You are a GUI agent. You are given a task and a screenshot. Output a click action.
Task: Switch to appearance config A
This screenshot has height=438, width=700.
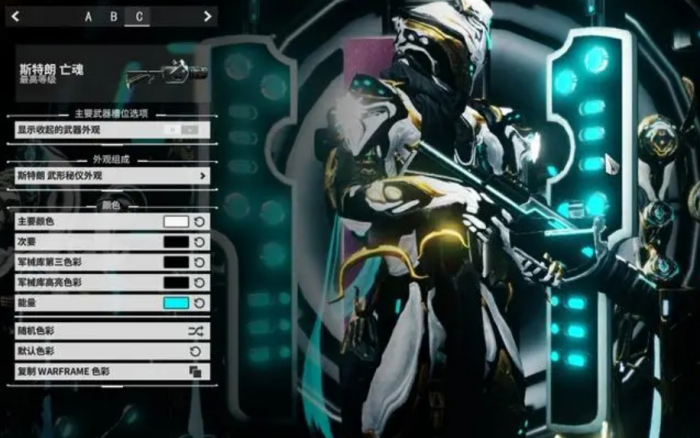(x=88, y=16)
